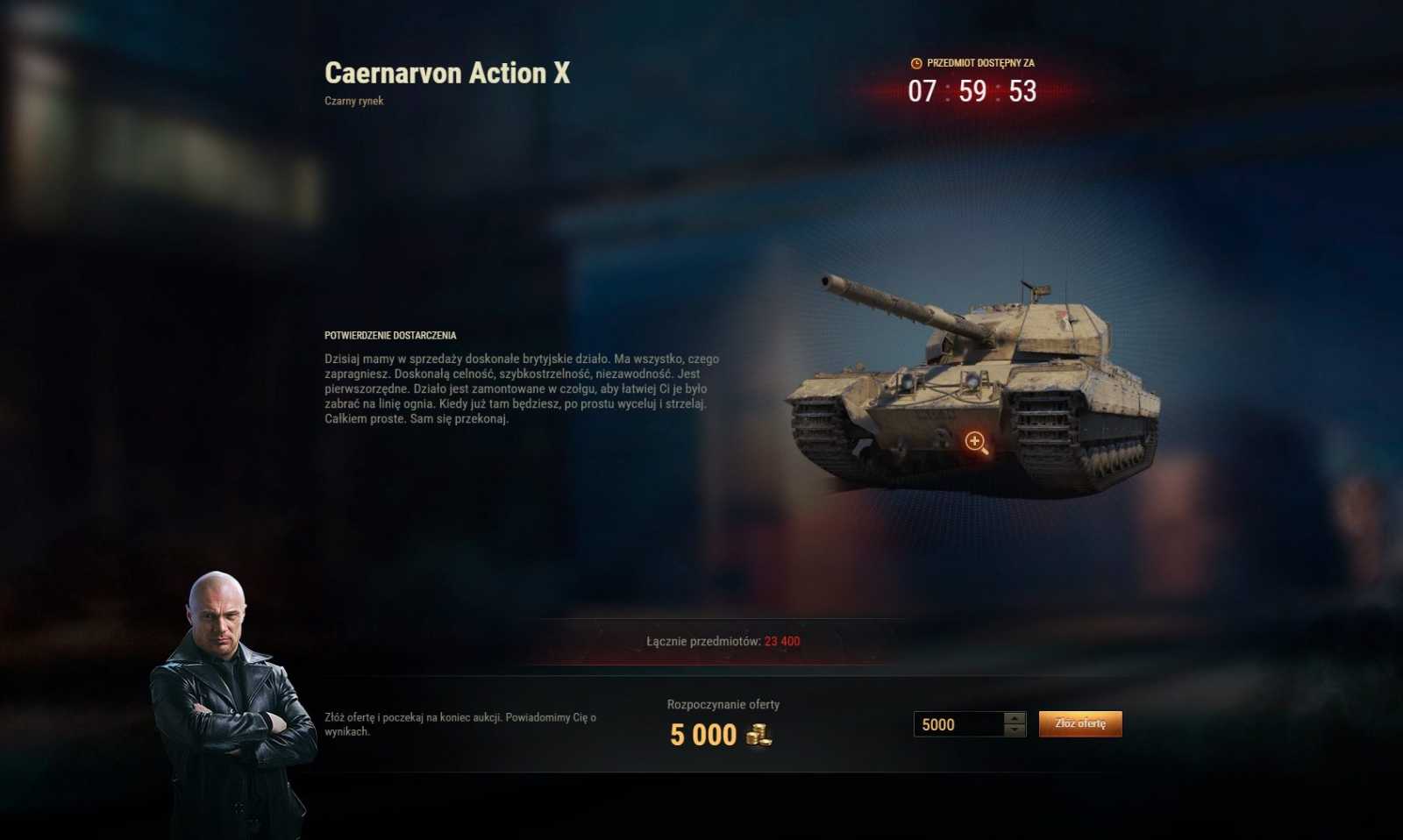Viewport: 1403px width, 840px height.
Task: Decrease the bid with the down stepper arrow
Action: pyautogui.click(x=1015, y=730)
